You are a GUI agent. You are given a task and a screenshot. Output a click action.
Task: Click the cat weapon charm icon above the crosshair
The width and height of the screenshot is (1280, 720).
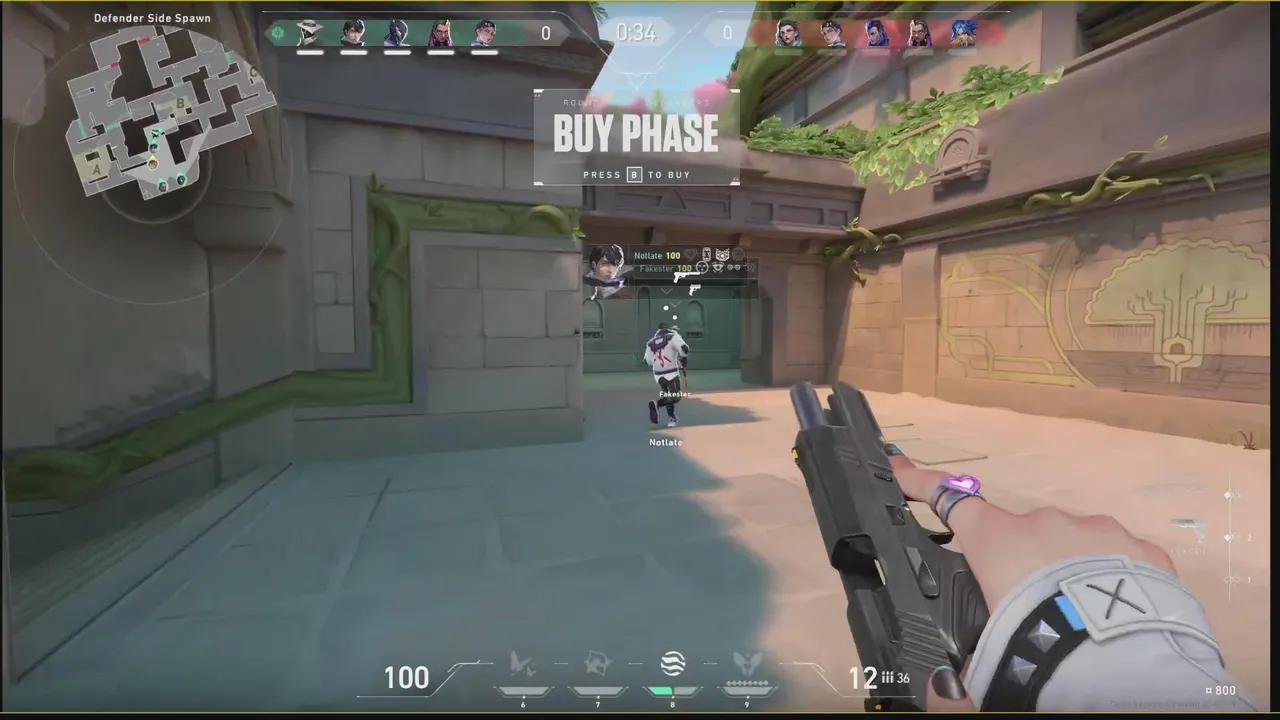coord(722,255)
